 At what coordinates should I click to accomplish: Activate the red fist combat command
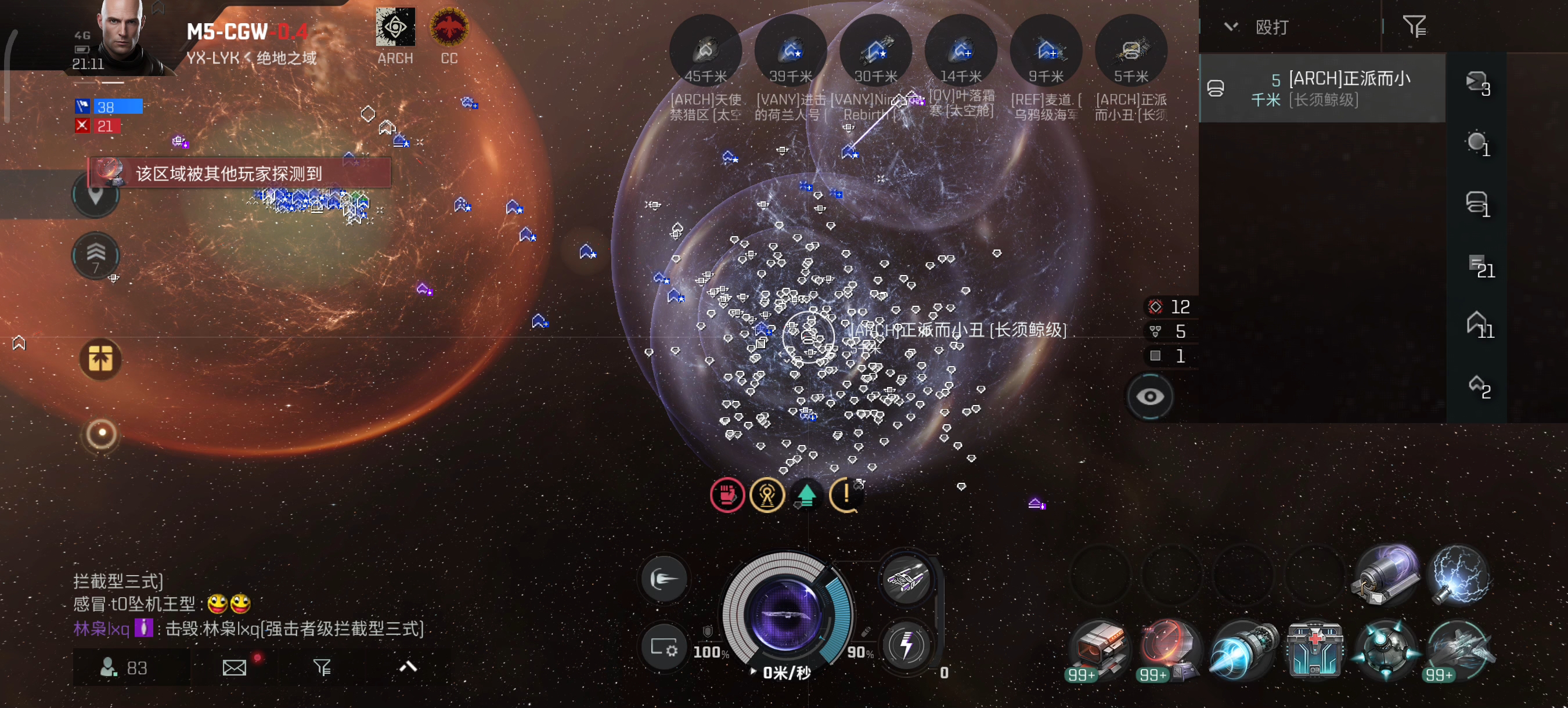727,496
